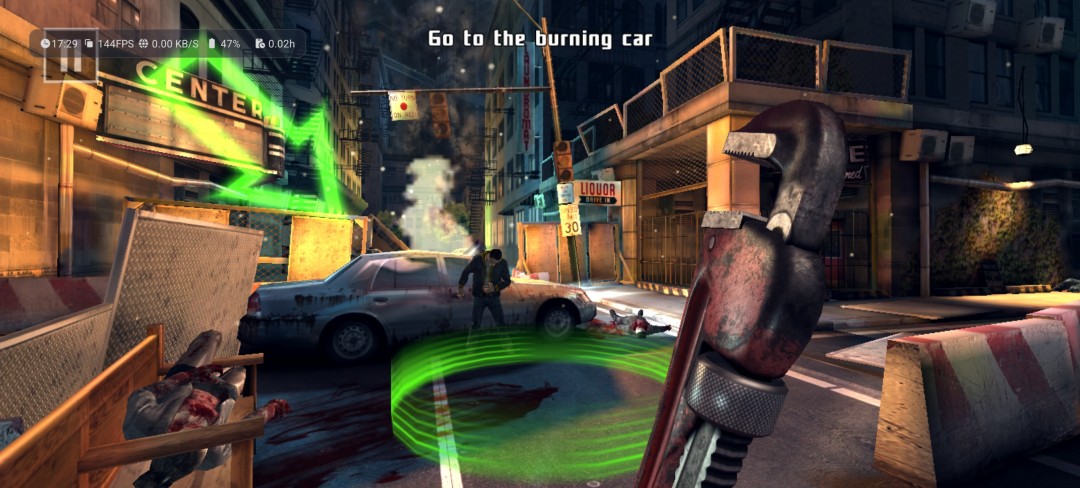Pause the game with the pause button
The width and height of the screenshot is (1080, 488).
click(71, 60)
